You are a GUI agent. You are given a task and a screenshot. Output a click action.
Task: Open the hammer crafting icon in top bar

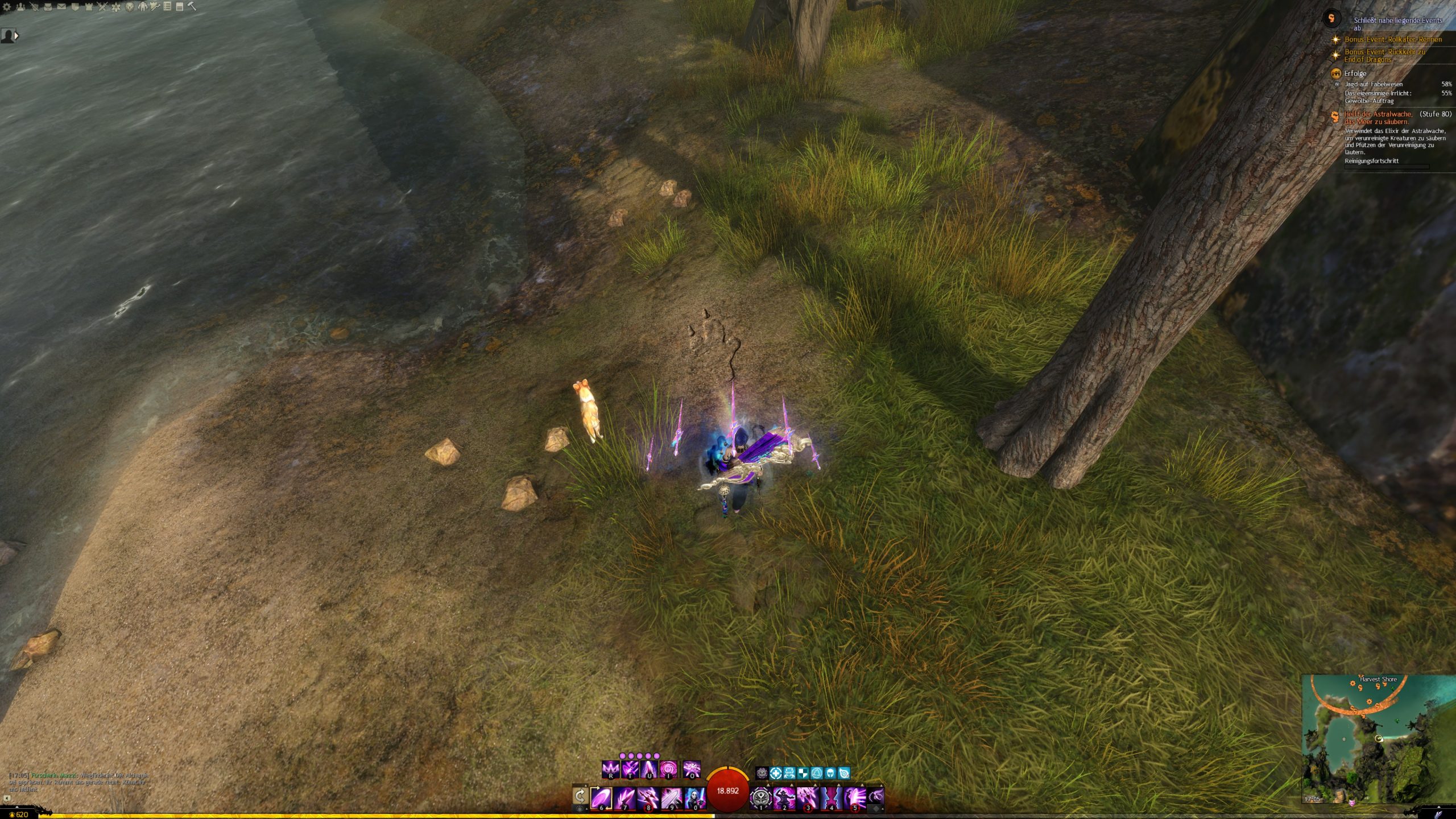[x=192, y=7]
